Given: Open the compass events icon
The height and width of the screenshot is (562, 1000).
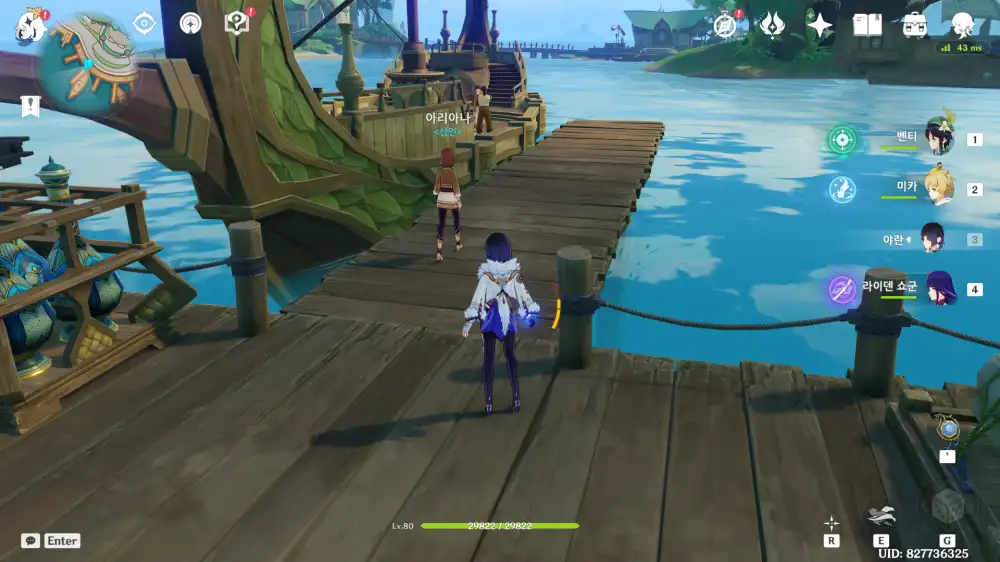Looking at the screenshot, I should pyautogui.click(x=727, y=25).
